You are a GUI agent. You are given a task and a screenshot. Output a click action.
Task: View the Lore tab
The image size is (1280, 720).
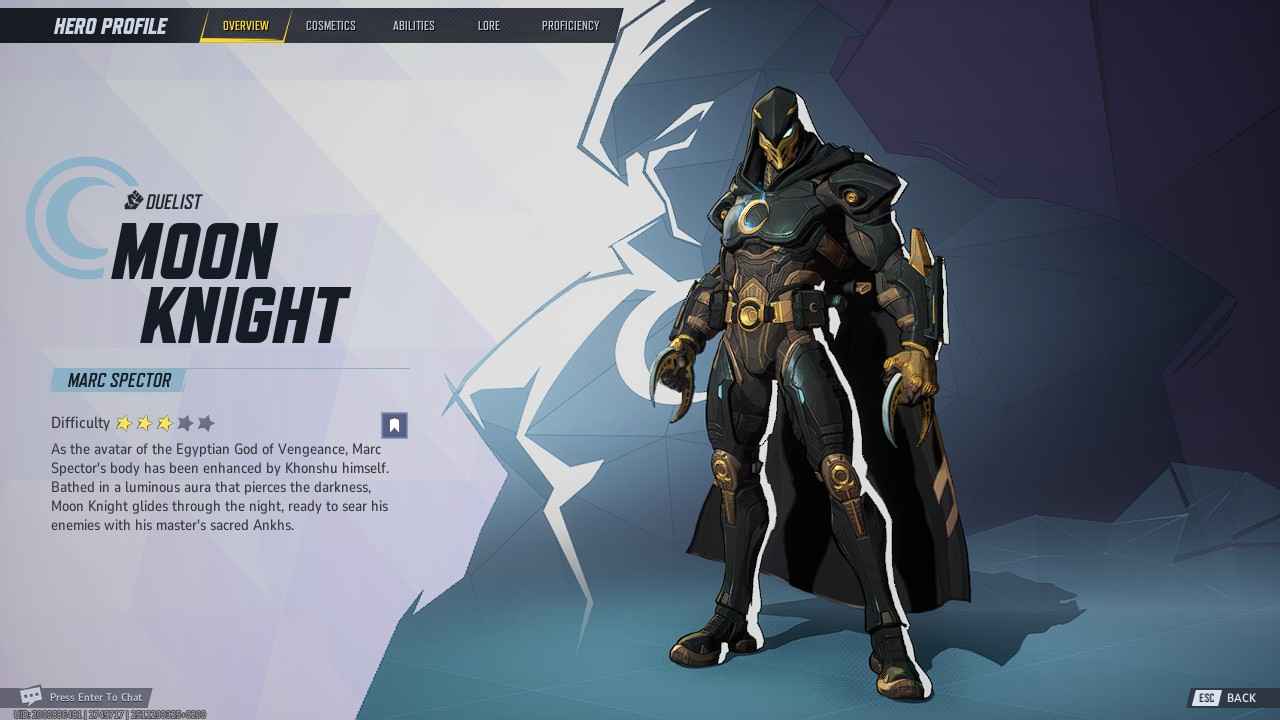(489, 26)
